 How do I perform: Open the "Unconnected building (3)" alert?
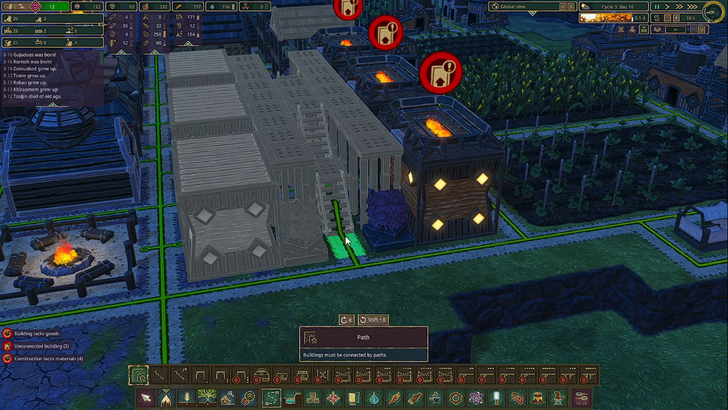coord(42,345)
